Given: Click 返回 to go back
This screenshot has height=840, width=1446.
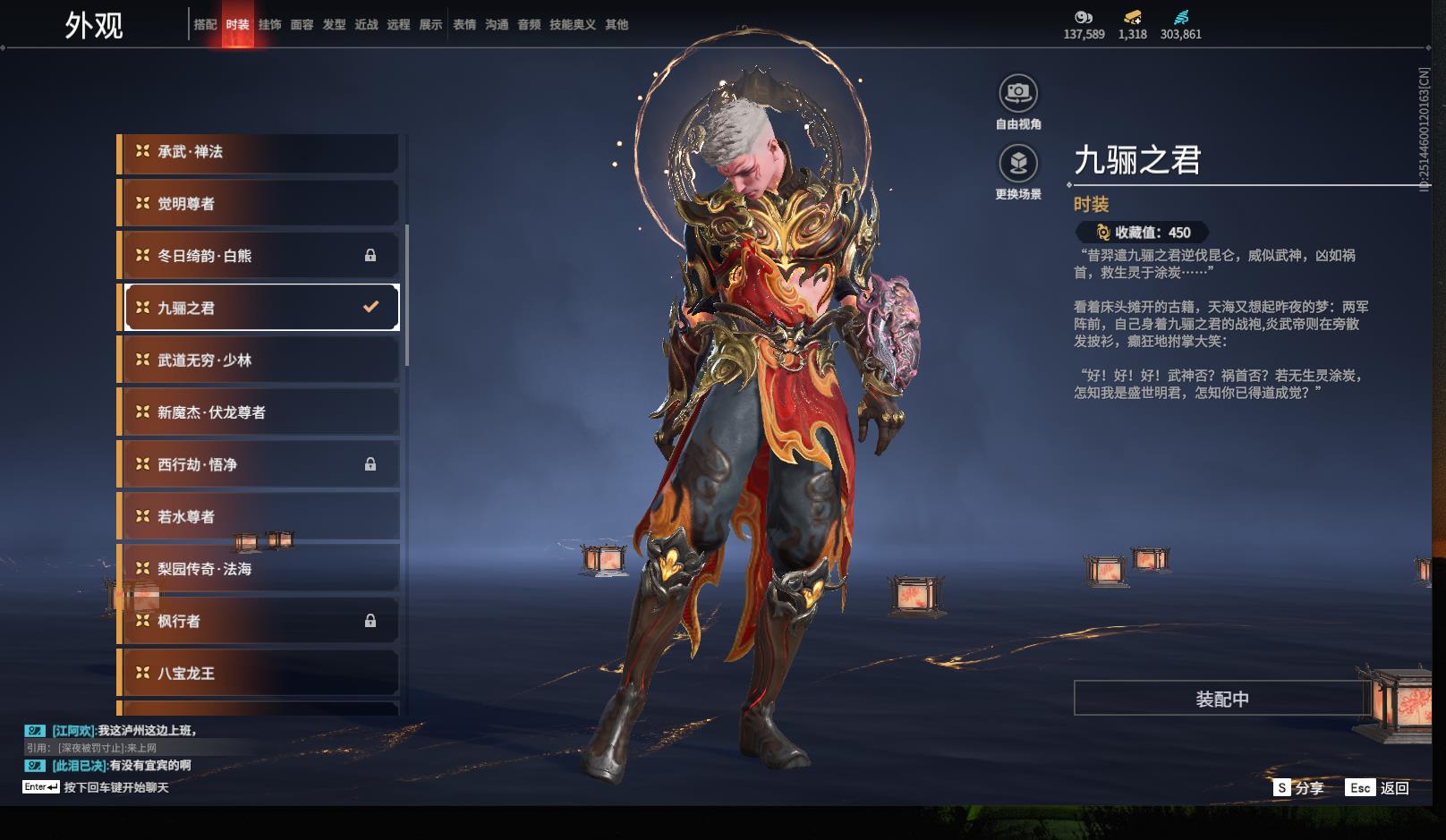Looking at the screenshot, I should point(1379,788).
